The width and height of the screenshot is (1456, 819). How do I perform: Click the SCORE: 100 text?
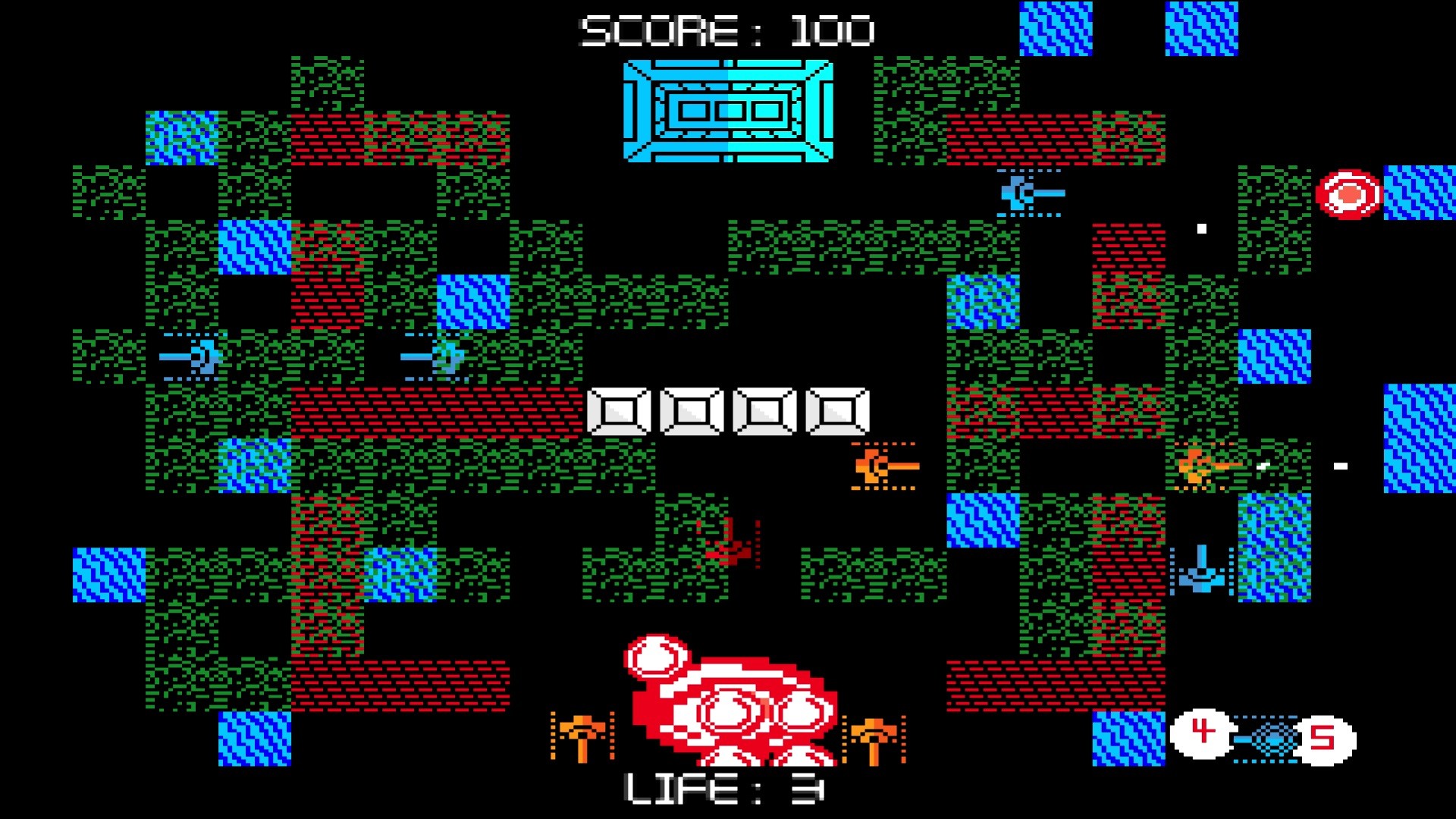(x=726, y=29)
